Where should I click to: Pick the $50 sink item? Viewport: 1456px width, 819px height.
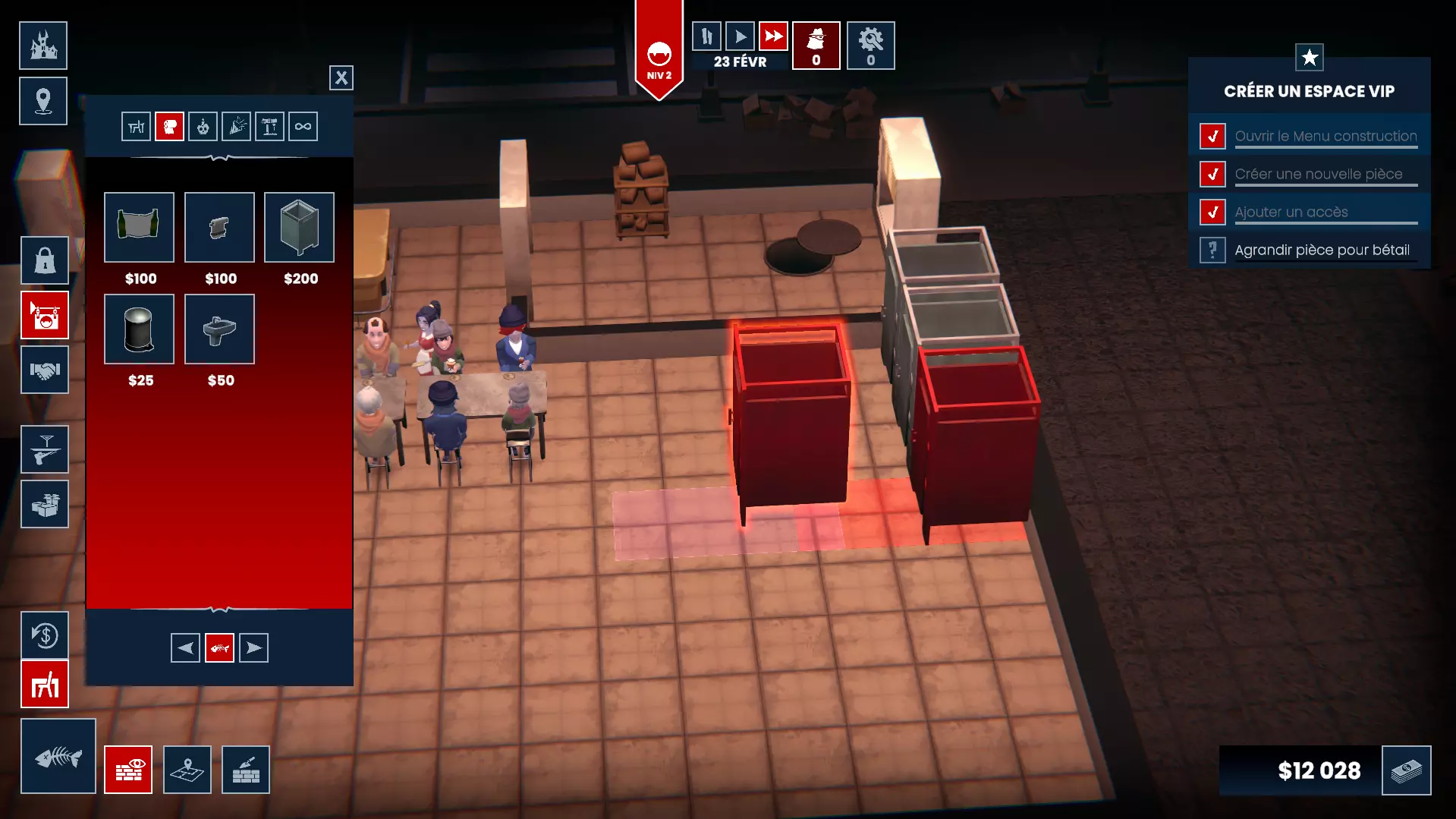[219, 329]
